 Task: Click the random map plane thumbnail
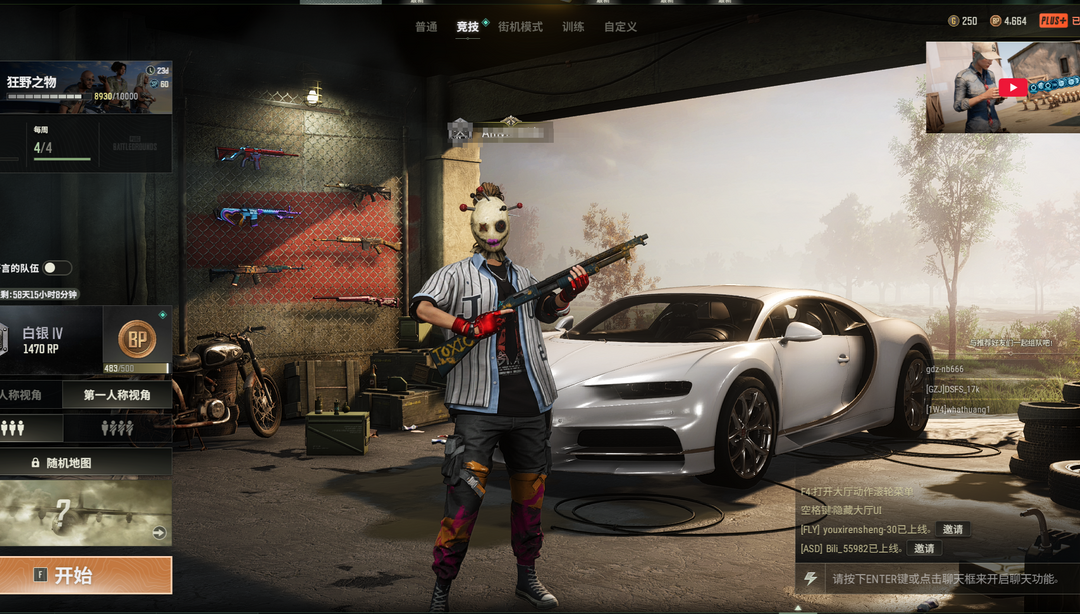pyautogui.click(x=85, y=512)
